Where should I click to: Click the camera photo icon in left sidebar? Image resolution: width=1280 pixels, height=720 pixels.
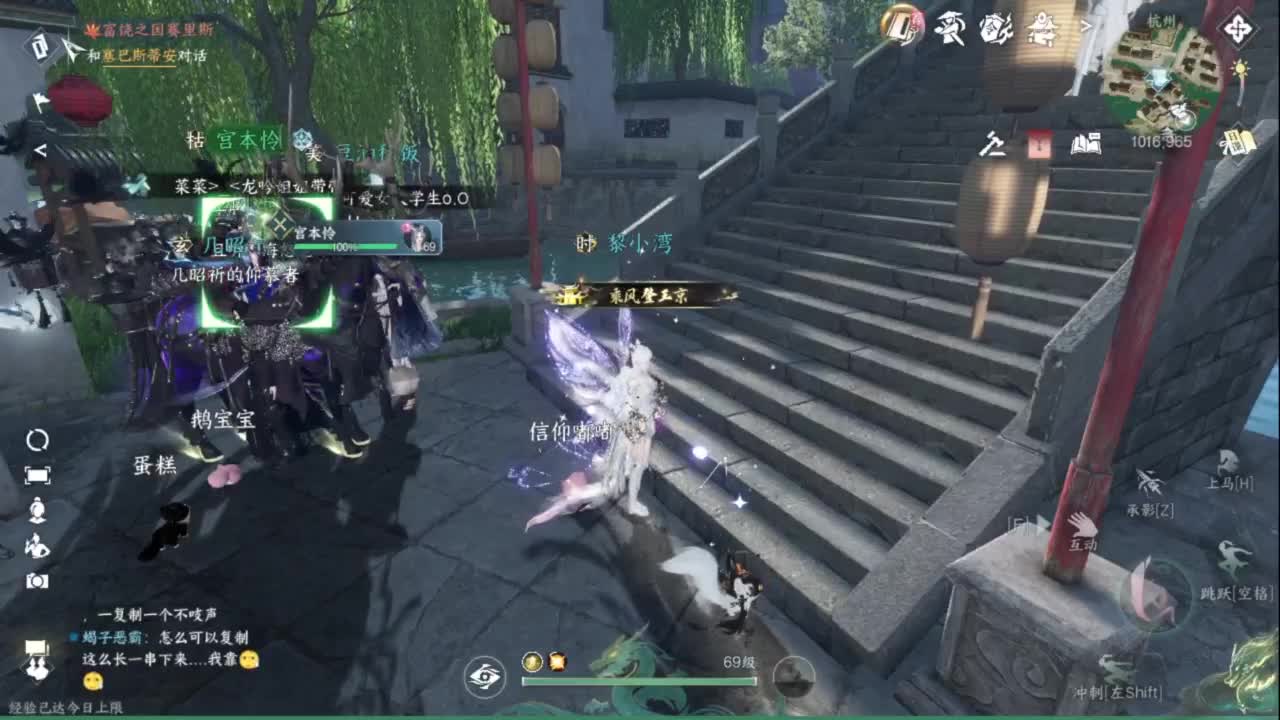coord(35,580)
